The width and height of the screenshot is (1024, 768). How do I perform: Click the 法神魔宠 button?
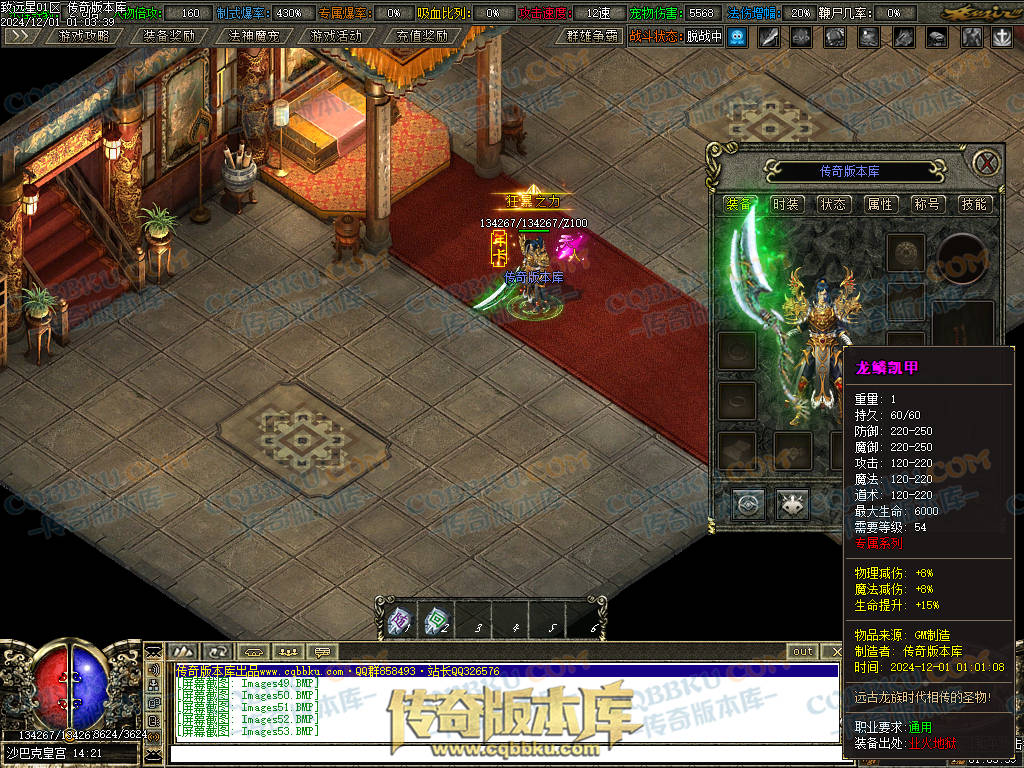(252, 36)
